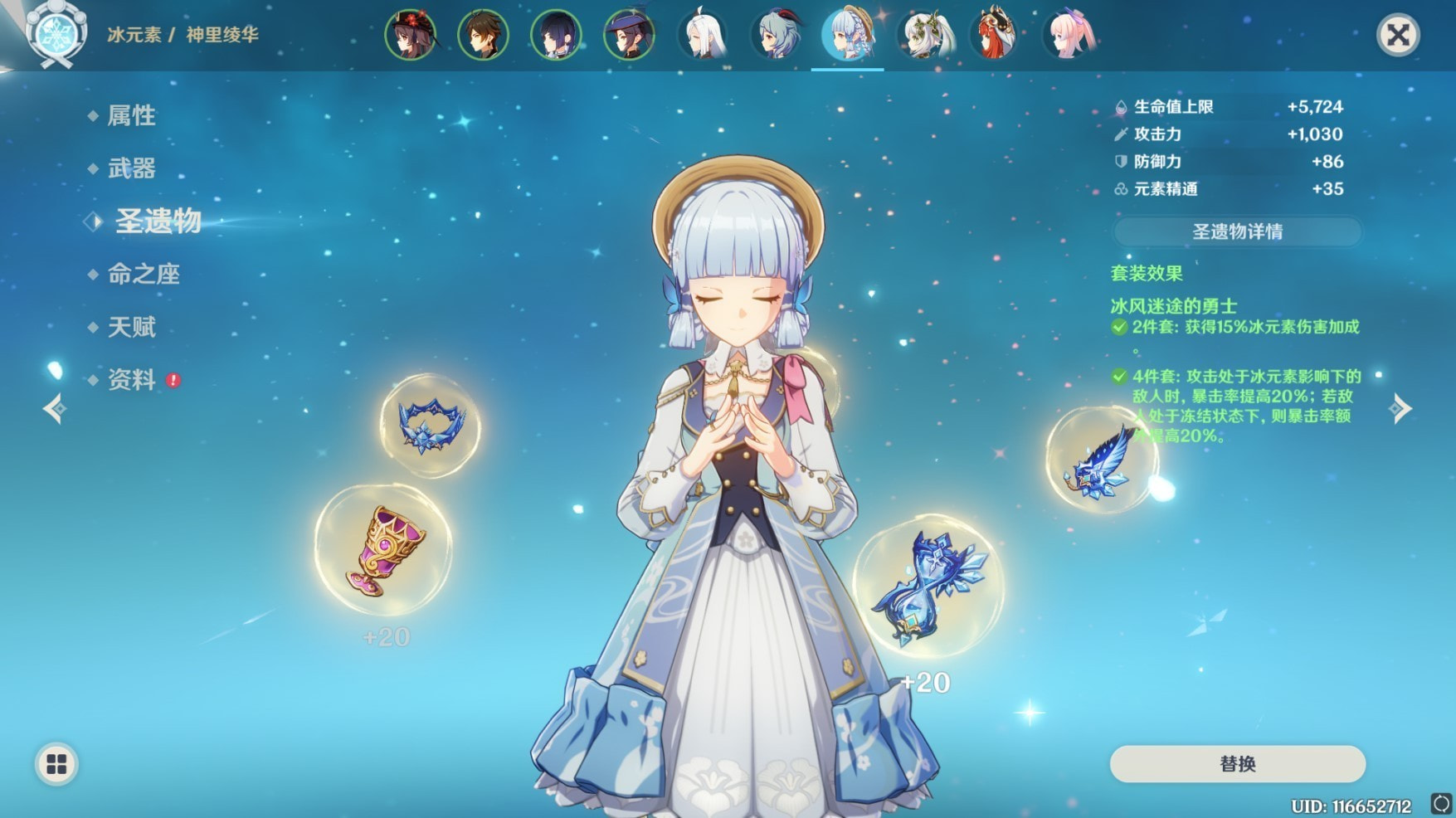The height and width of the screenshot is (818, 1456).
Task: Open the grid menu button
Action: click(56, 764)
